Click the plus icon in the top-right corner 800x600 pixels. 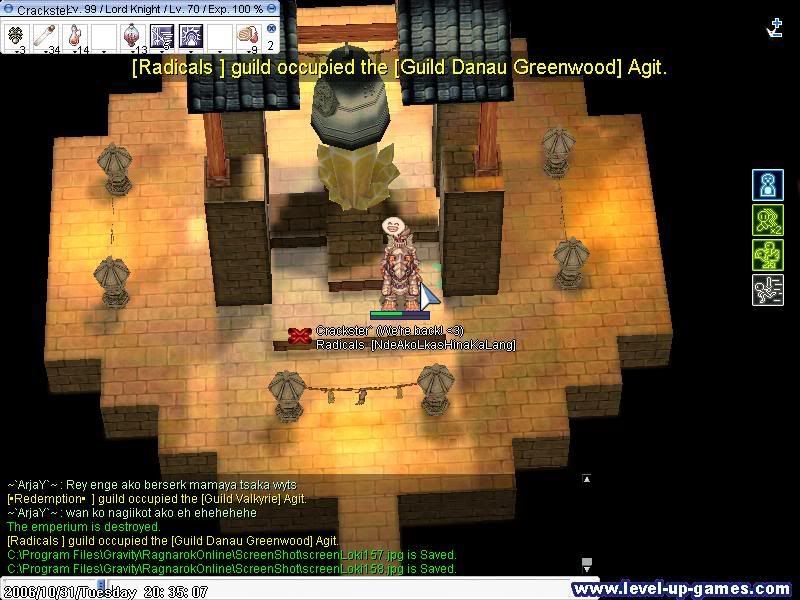(x=775, y=28)
